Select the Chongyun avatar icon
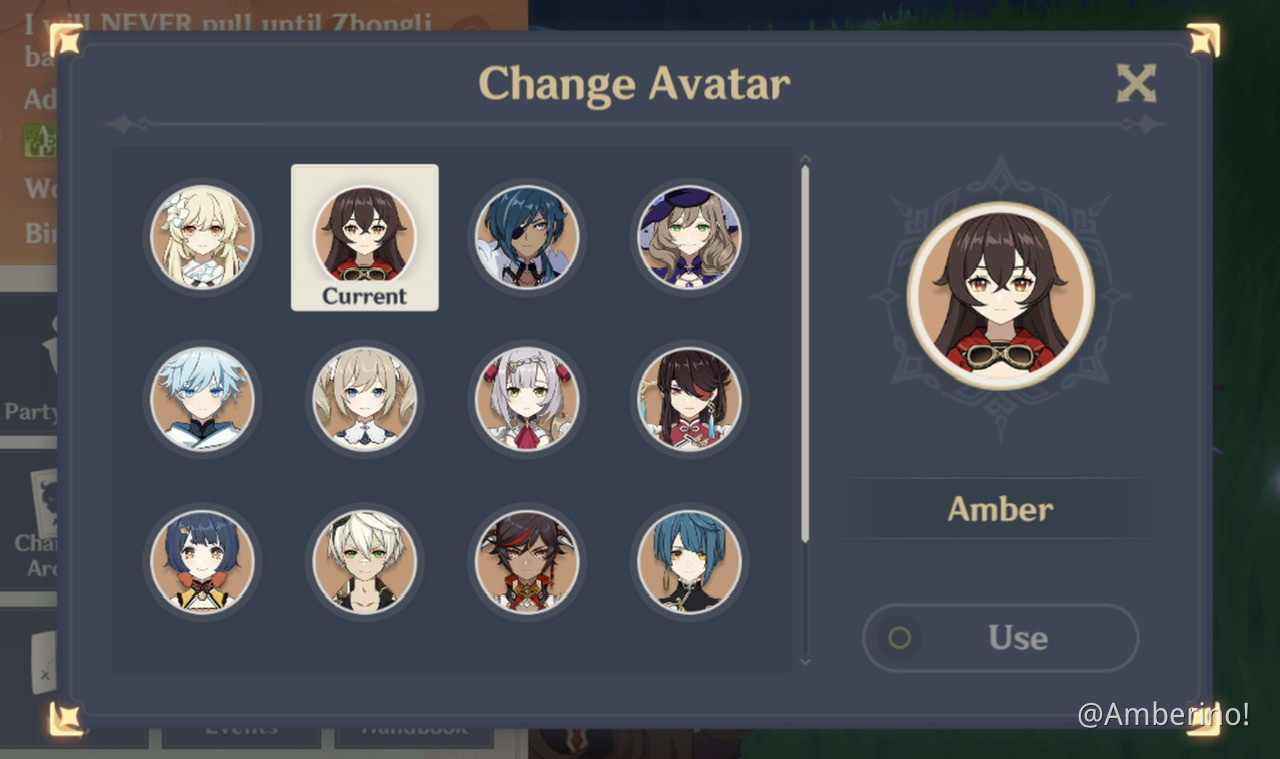This screenshot has height=759, width=1280. 203,399
